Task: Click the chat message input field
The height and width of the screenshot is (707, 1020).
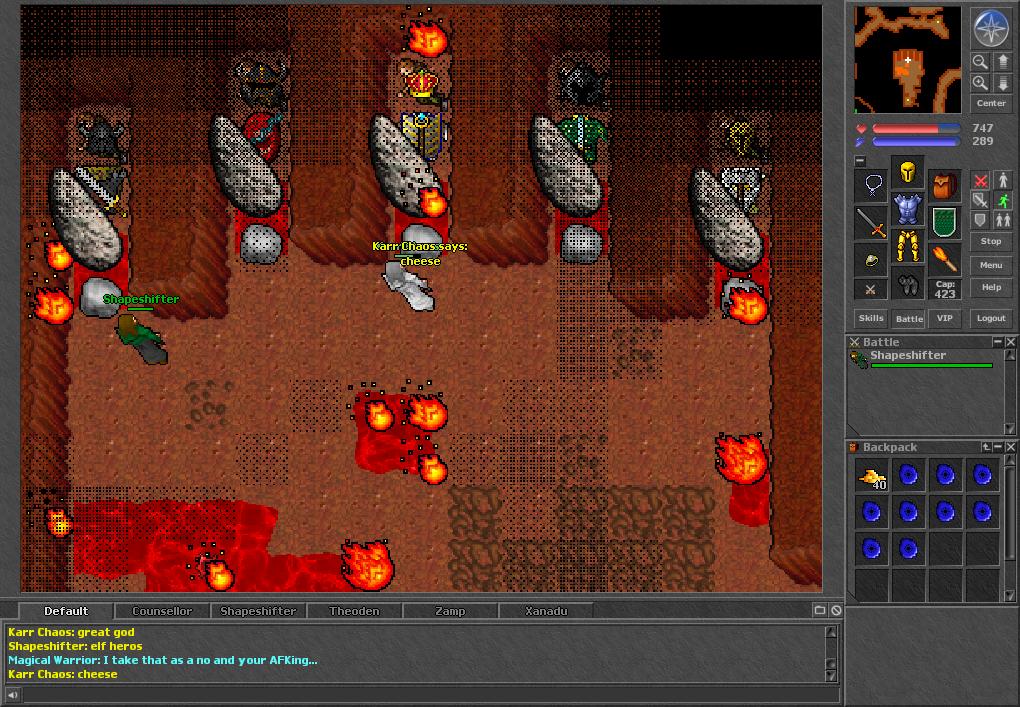Action: [420, 695]
